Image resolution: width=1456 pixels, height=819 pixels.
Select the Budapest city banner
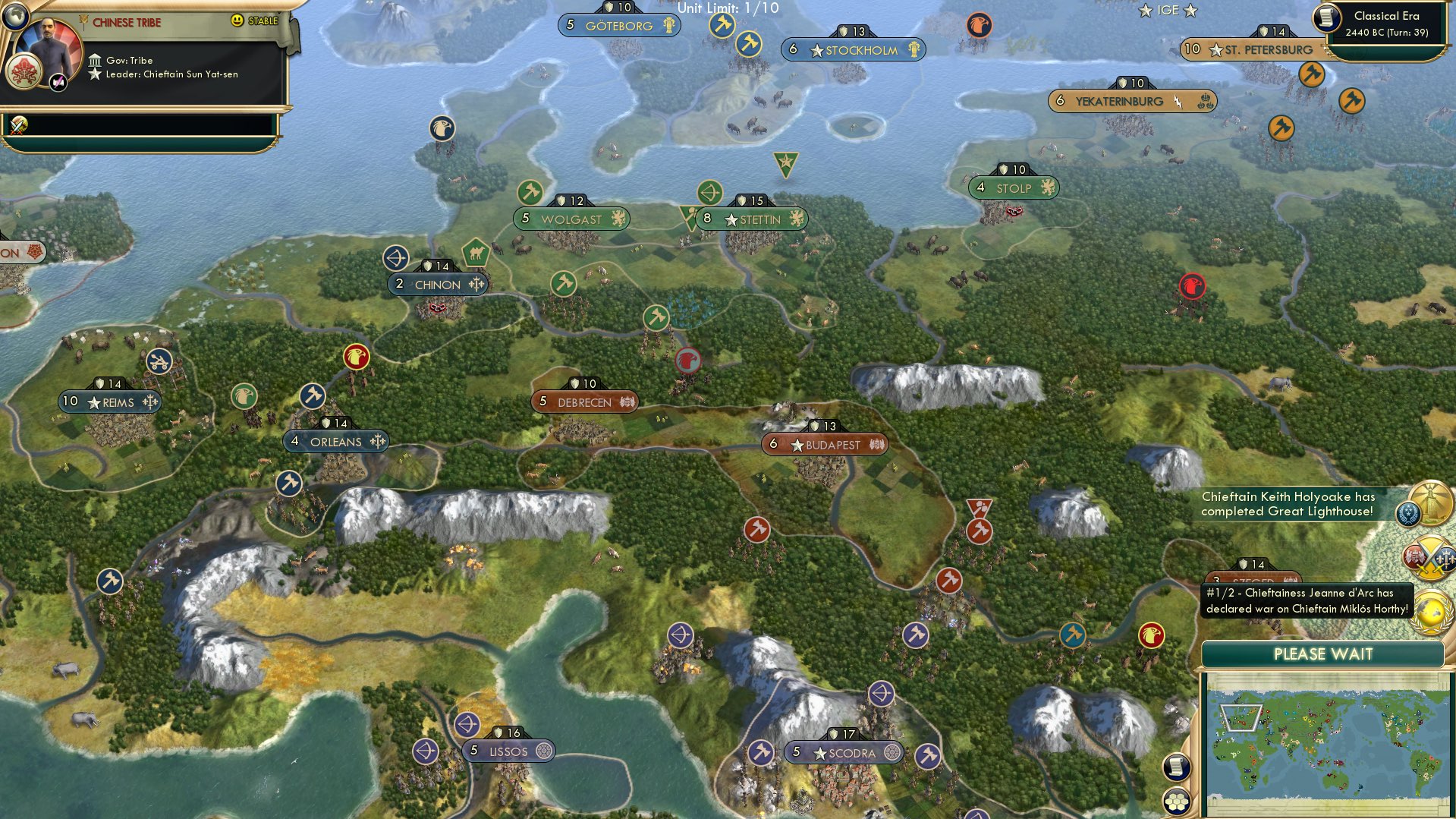(827, 446)
